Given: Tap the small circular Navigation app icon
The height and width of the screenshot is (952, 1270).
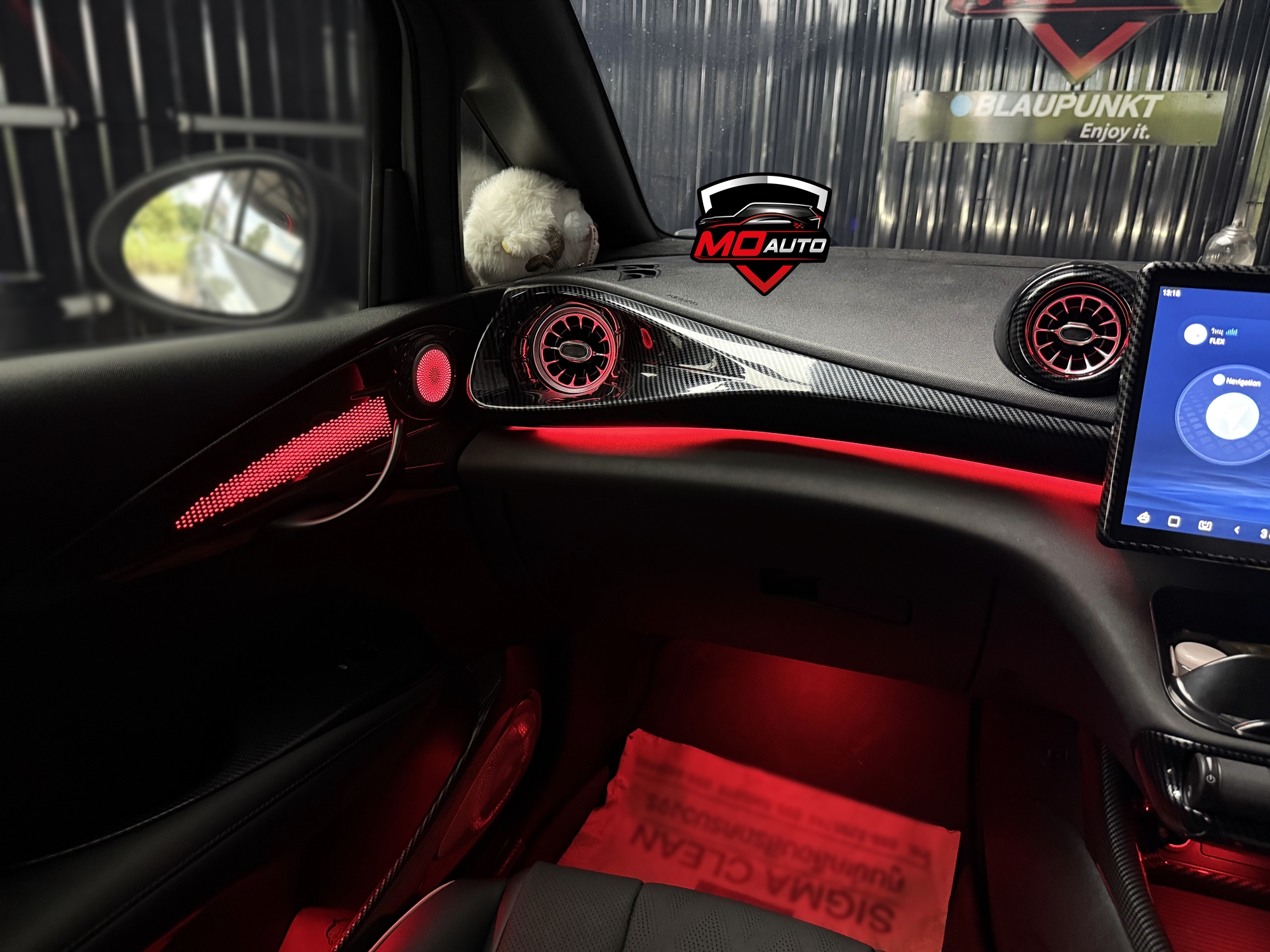Looking at the screenshot, I should pyautogui.click(x=1218, y=381).
